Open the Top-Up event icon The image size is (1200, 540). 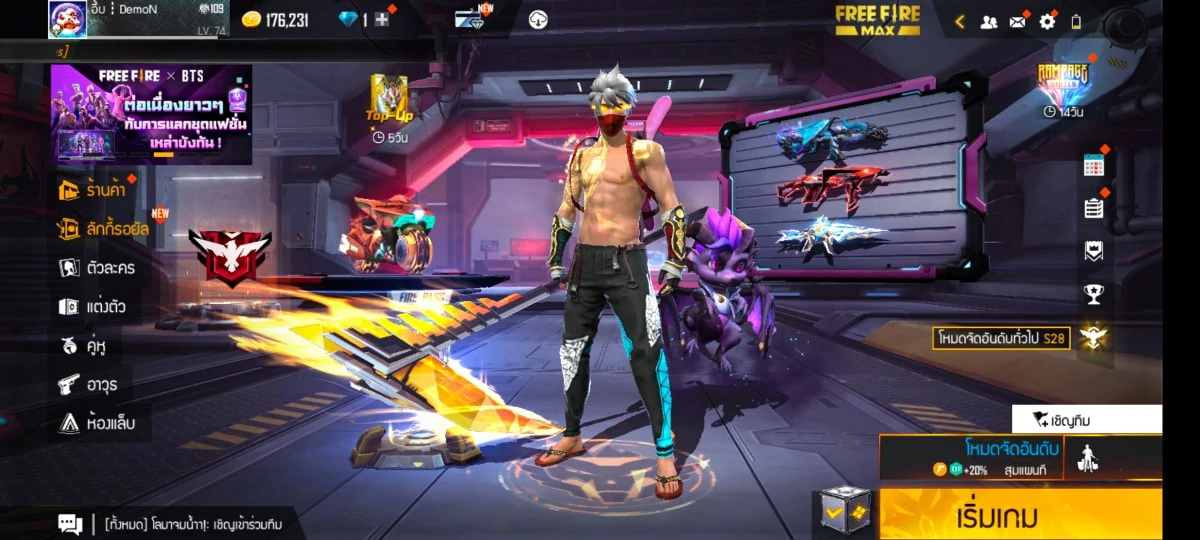389,100
